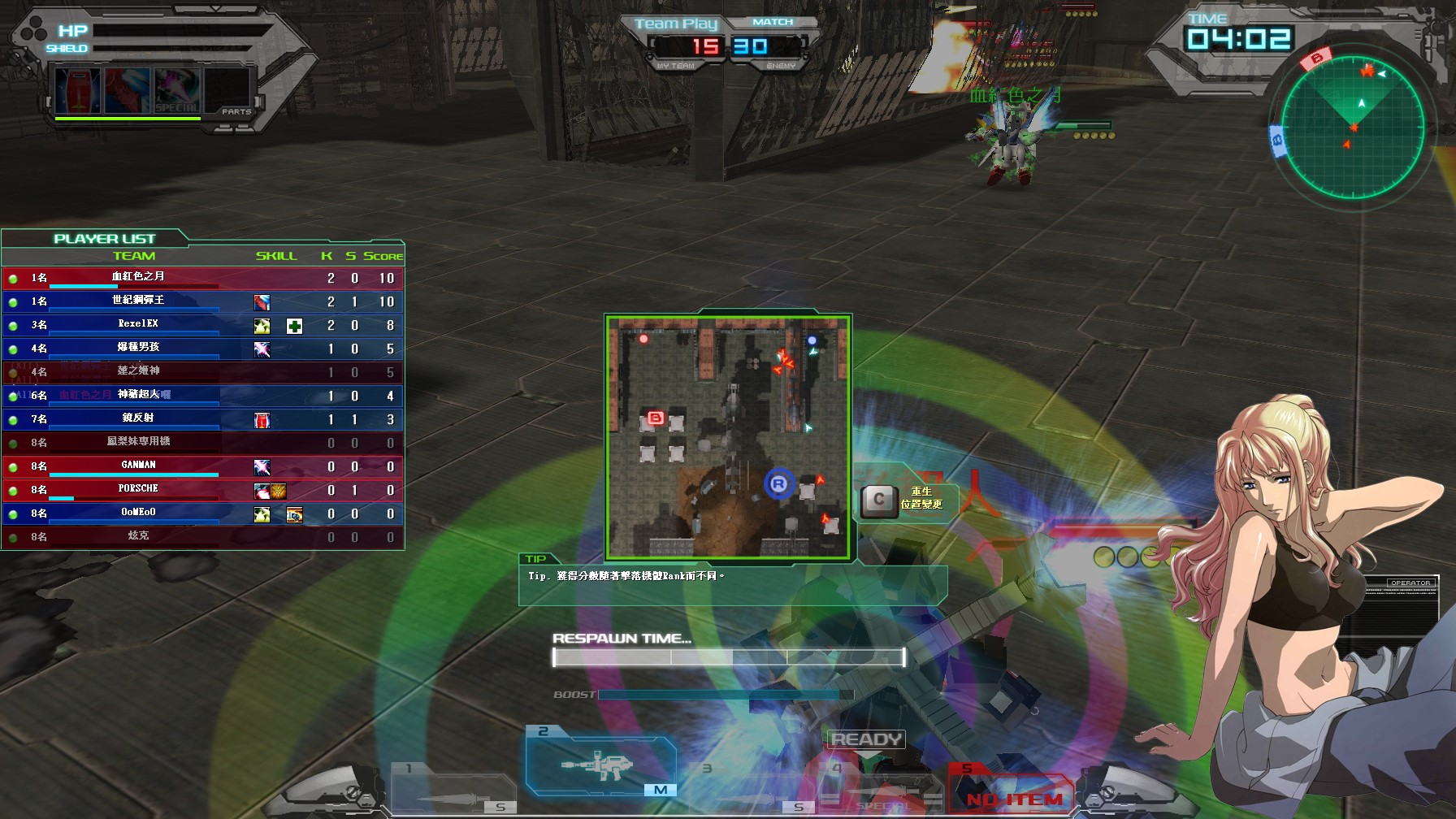The image size is (1456, 819).
Task: Select the medic cross skill icon beside RexelEX
Action: 293,324
